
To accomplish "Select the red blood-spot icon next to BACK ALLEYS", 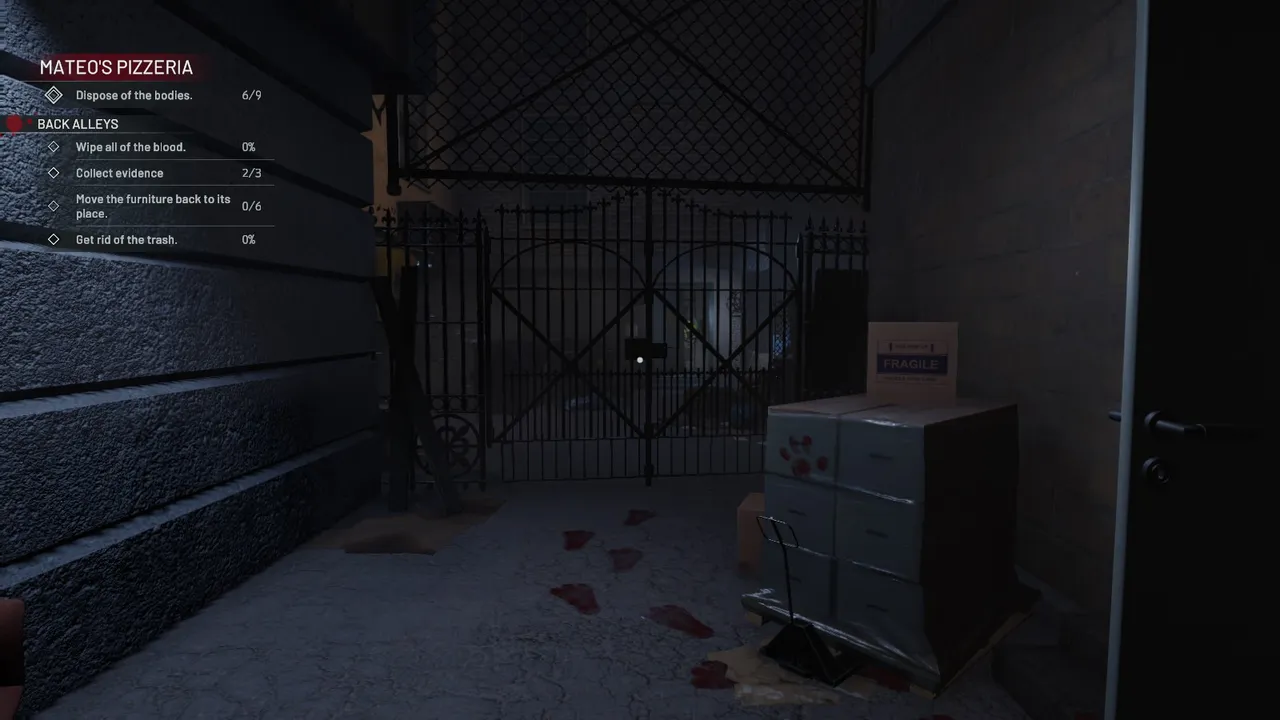I will click(x=14, y=123).
